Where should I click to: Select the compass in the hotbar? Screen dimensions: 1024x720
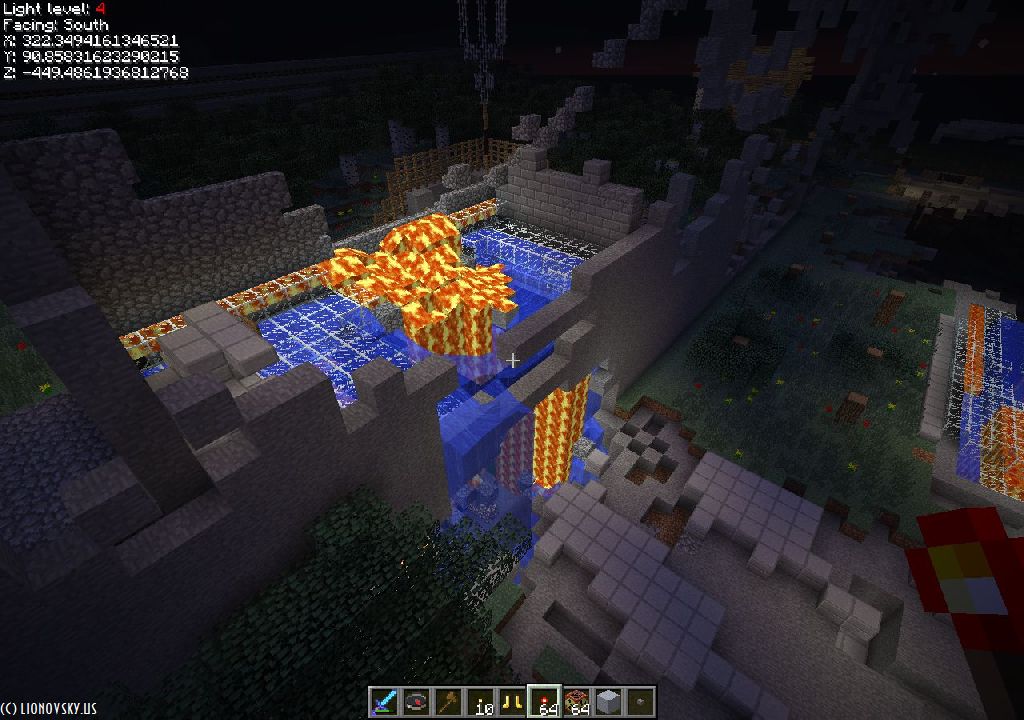(x=416, y=702)
